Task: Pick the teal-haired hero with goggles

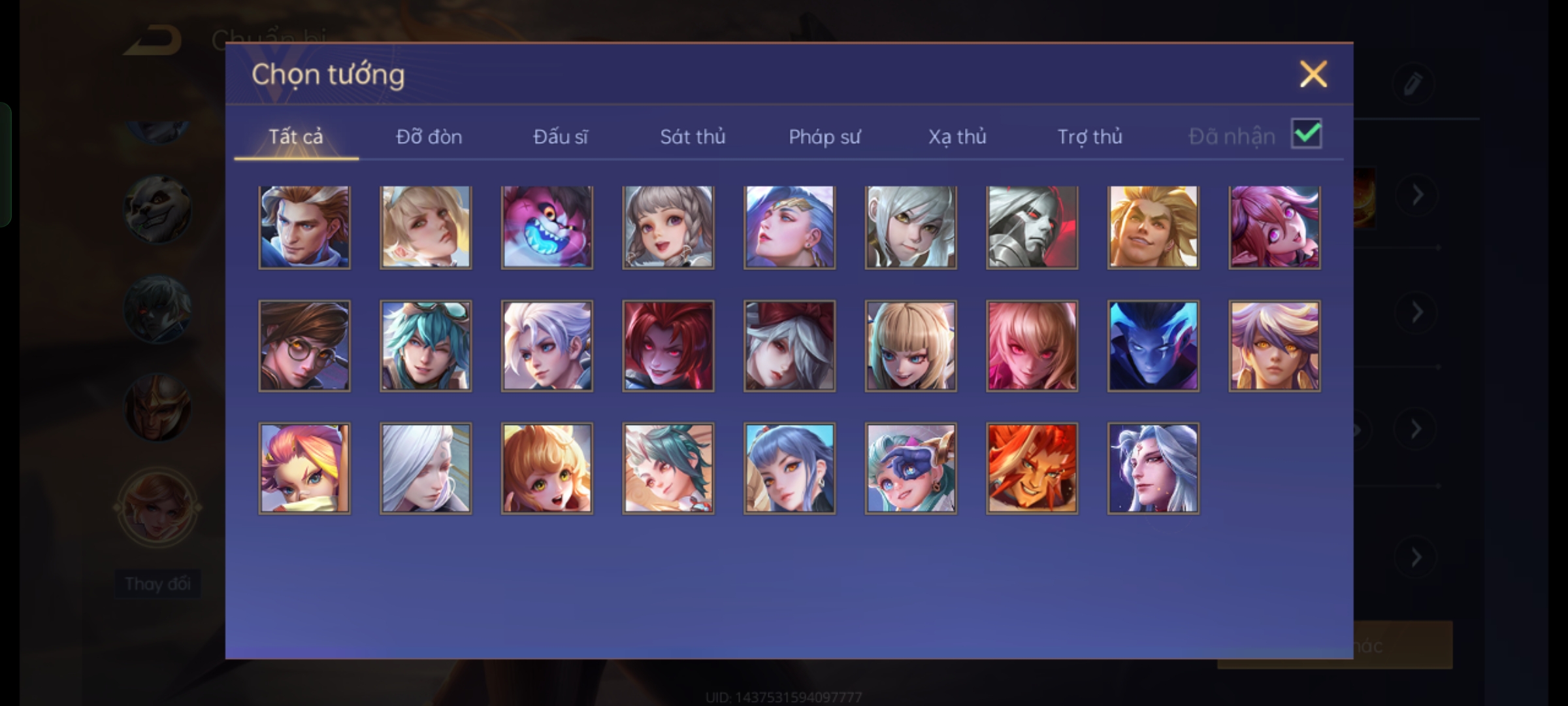Action: [425, 346]
